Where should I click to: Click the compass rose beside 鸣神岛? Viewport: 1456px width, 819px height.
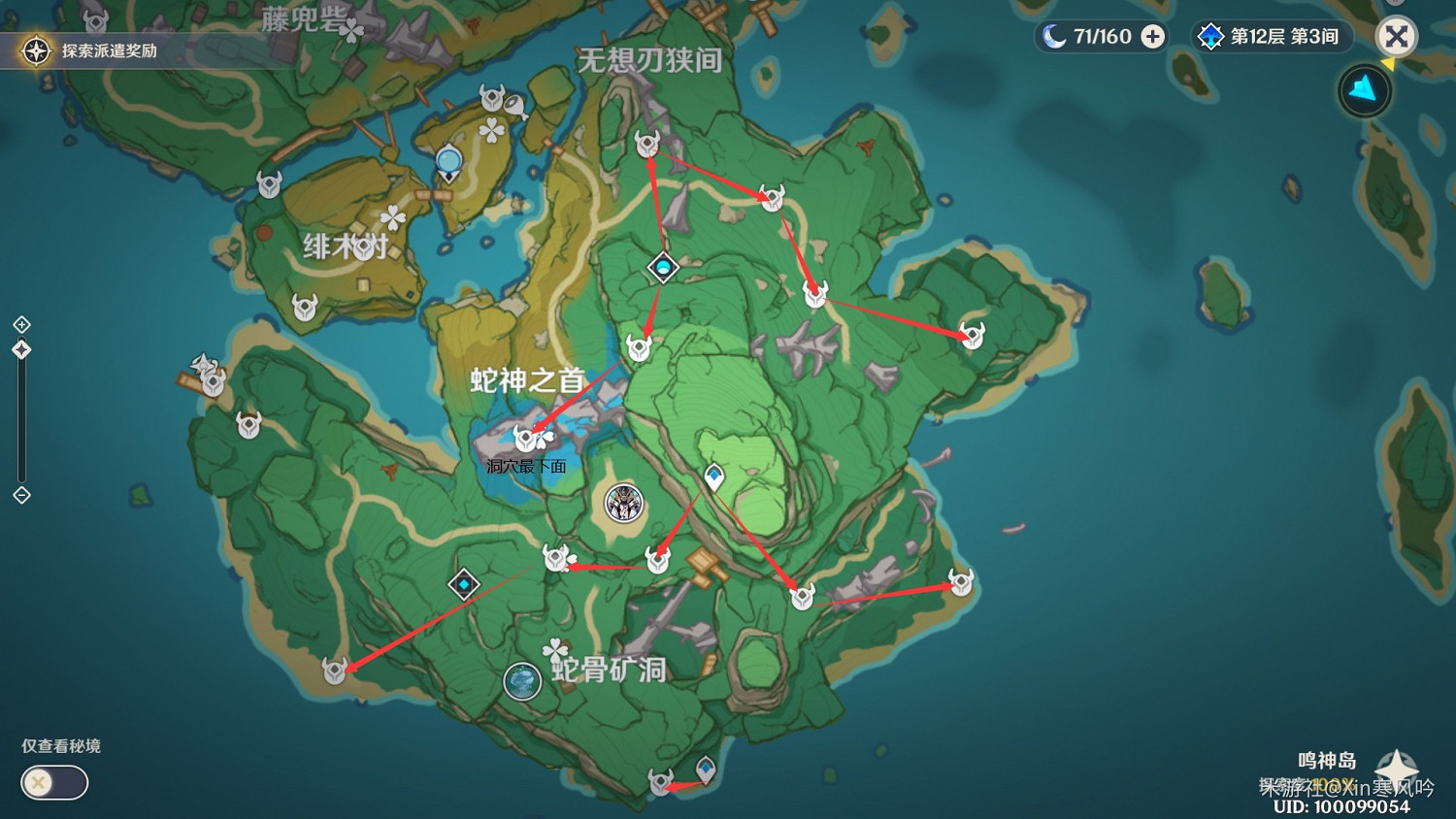point(1398,765)
